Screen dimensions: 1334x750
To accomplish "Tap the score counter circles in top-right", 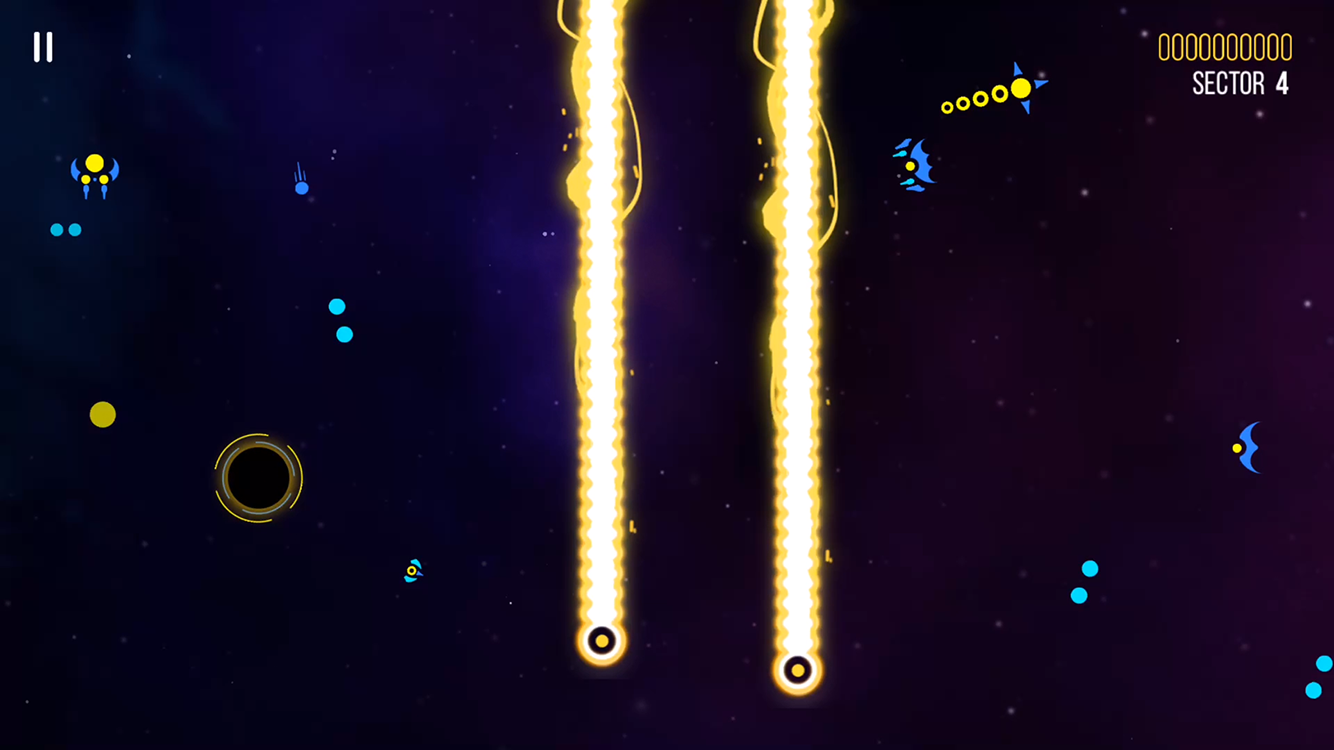I will point(1224,46).
